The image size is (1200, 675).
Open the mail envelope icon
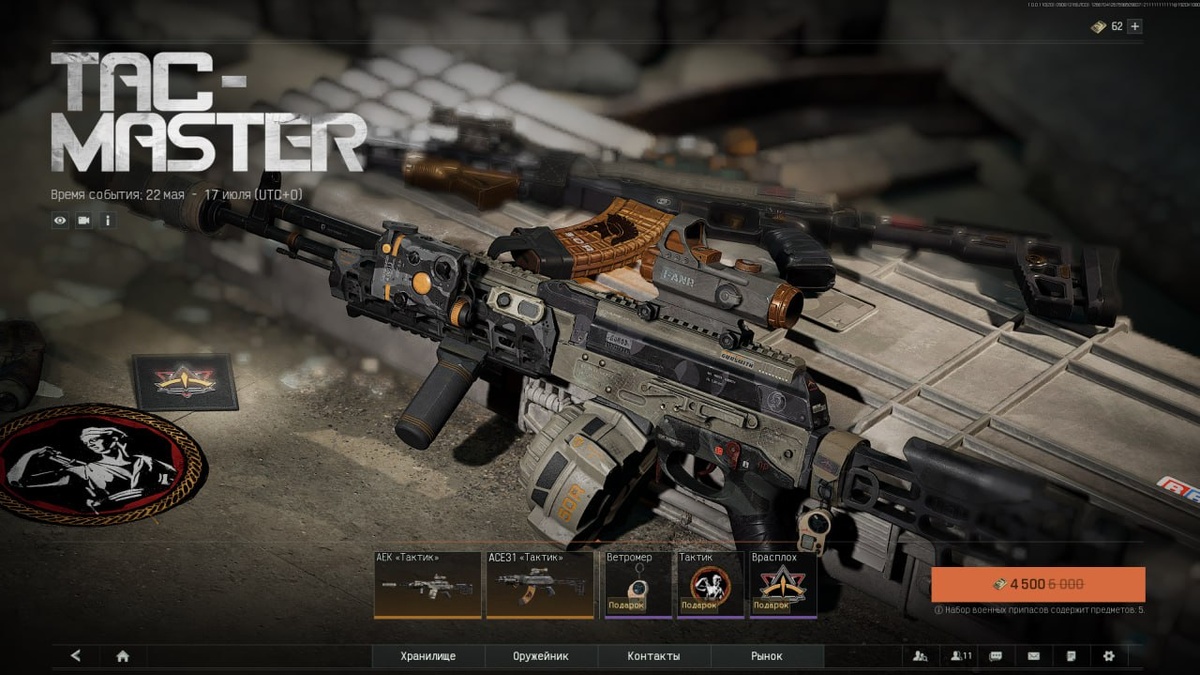tap(1033, 656)
